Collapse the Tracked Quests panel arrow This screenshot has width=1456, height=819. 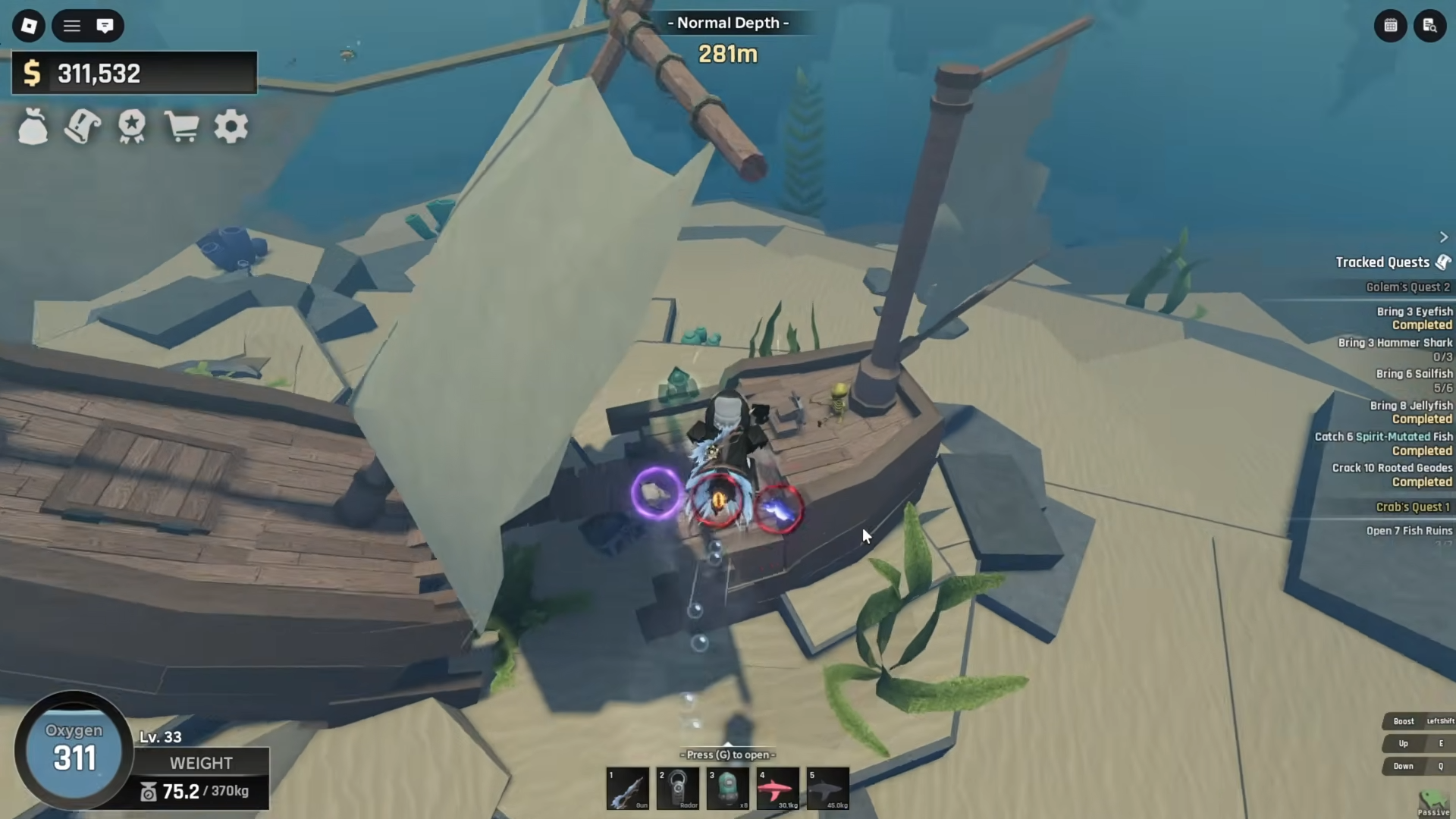coord(1444,237)
